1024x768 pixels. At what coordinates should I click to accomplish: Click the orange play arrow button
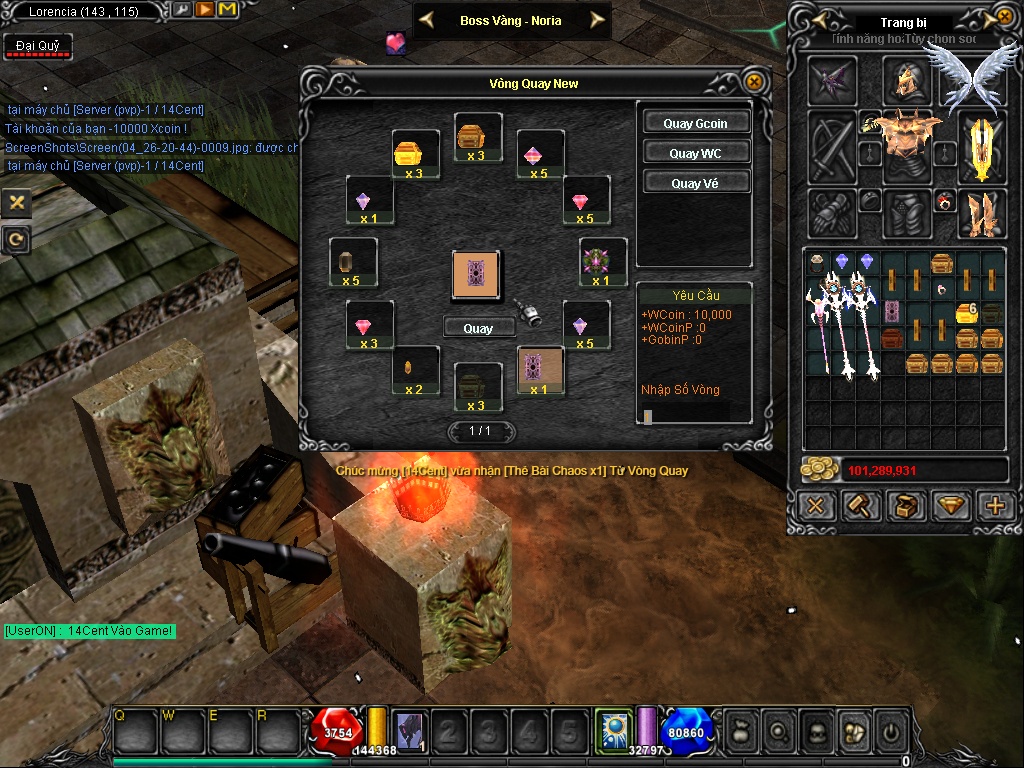204,10
